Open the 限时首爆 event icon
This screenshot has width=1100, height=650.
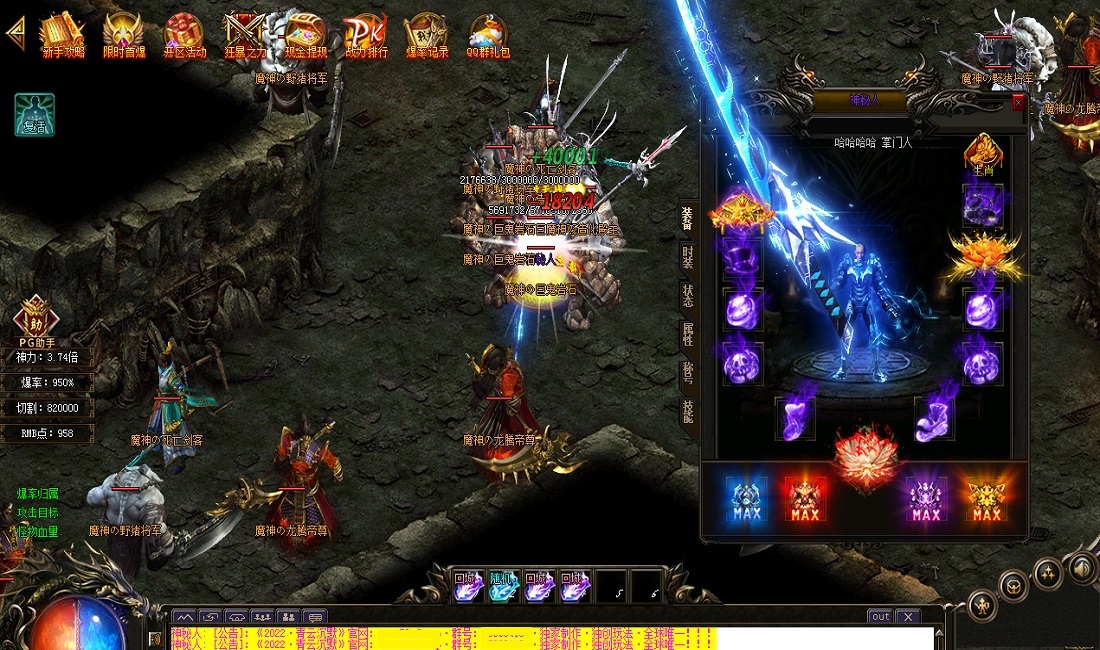pos(123,35)
